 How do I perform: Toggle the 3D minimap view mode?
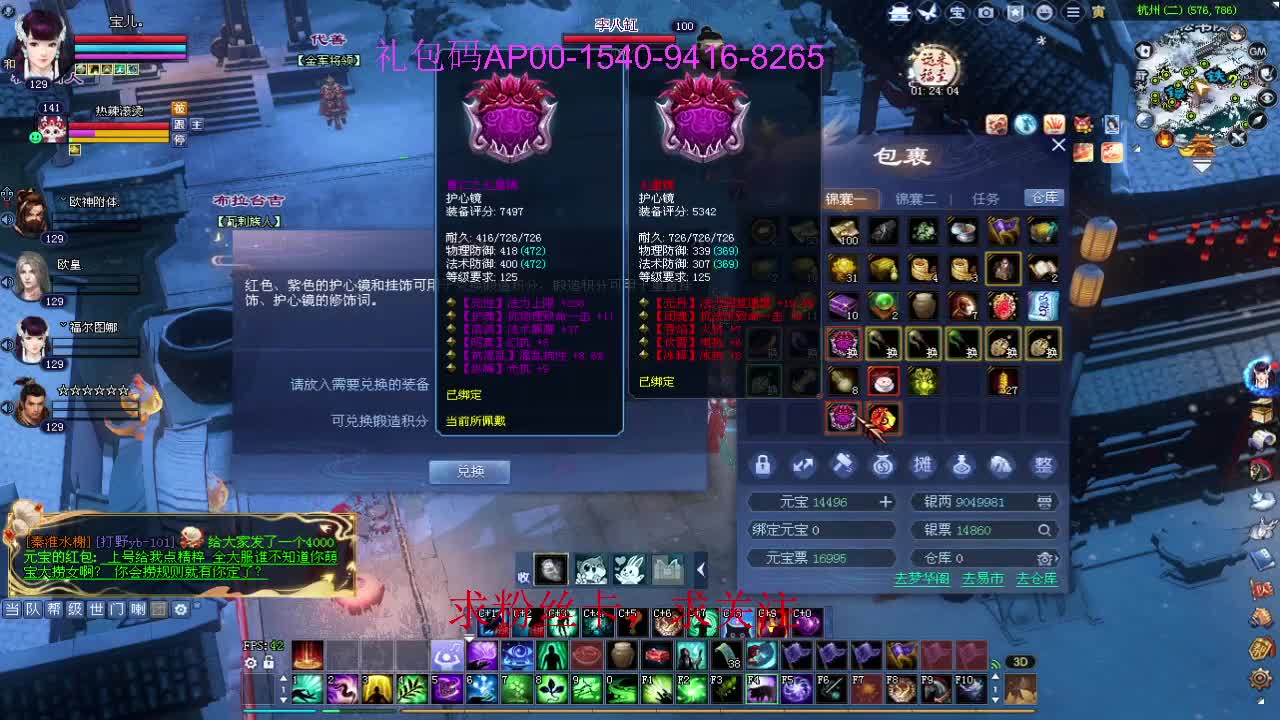click(1021, 661)
